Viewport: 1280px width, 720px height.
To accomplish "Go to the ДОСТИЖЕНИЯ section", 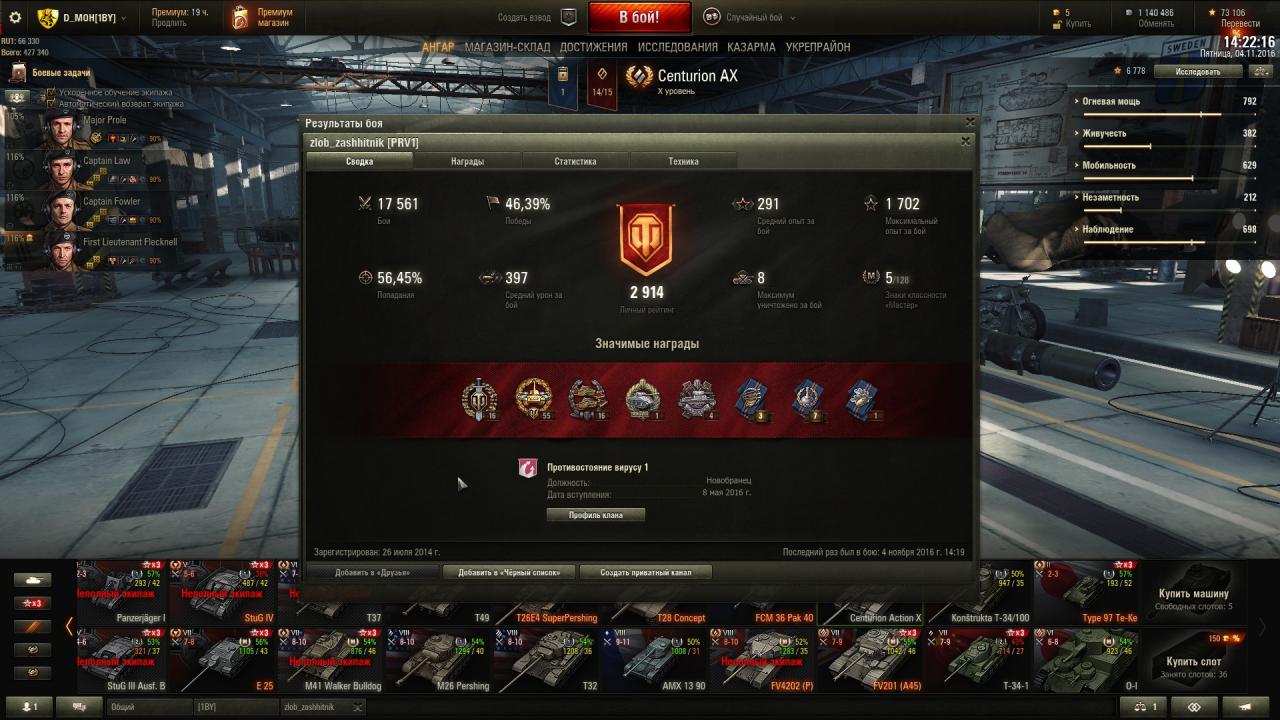I will point(593,47).
